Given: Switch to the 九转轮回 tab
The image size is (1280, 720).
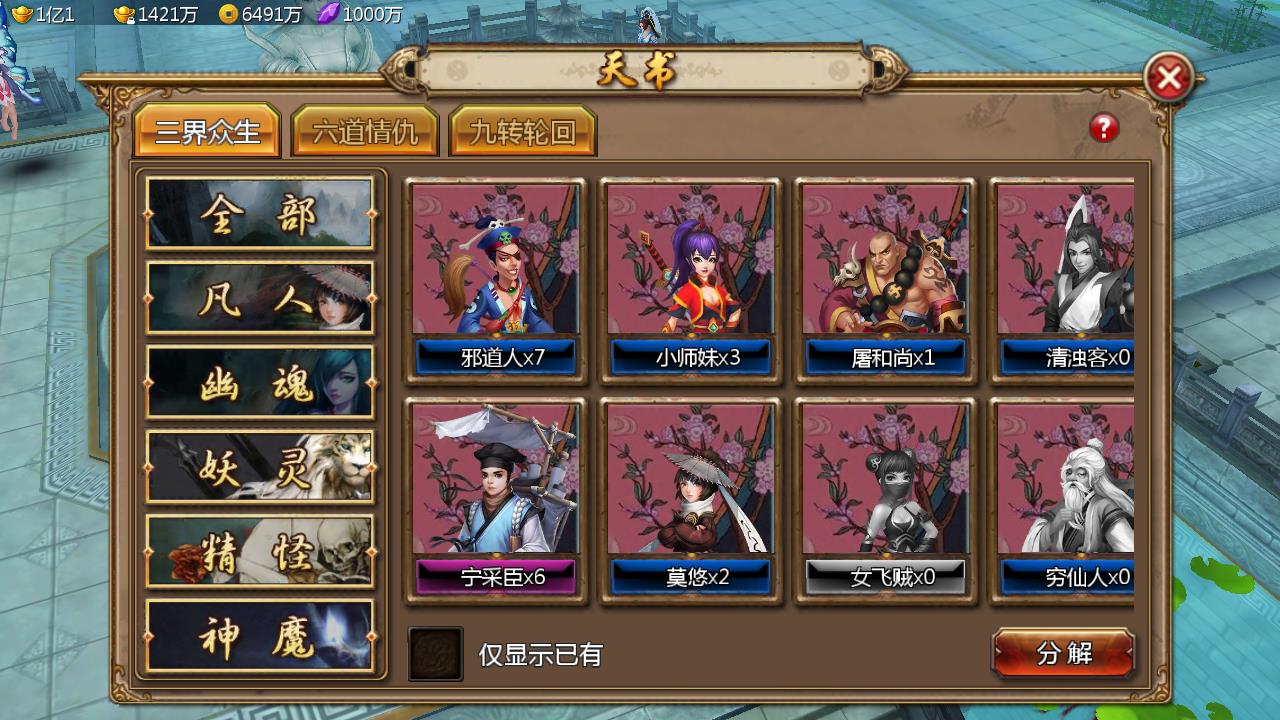Looking at the screenshot, I should pos(524,130).
